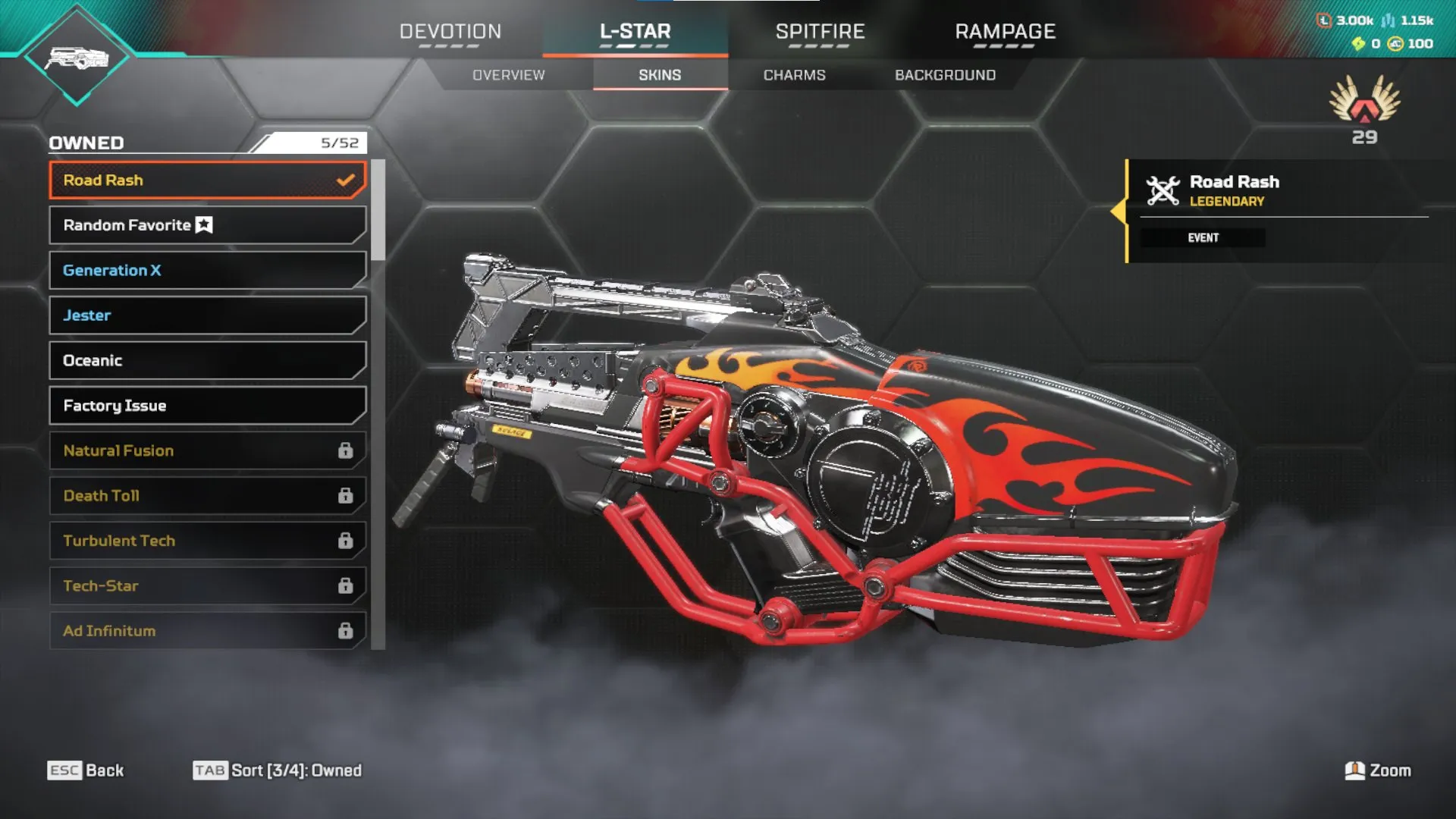Click the equipped checkmark on Road Rash
This screenshot has height=819, width=1456.
point(346,180)
